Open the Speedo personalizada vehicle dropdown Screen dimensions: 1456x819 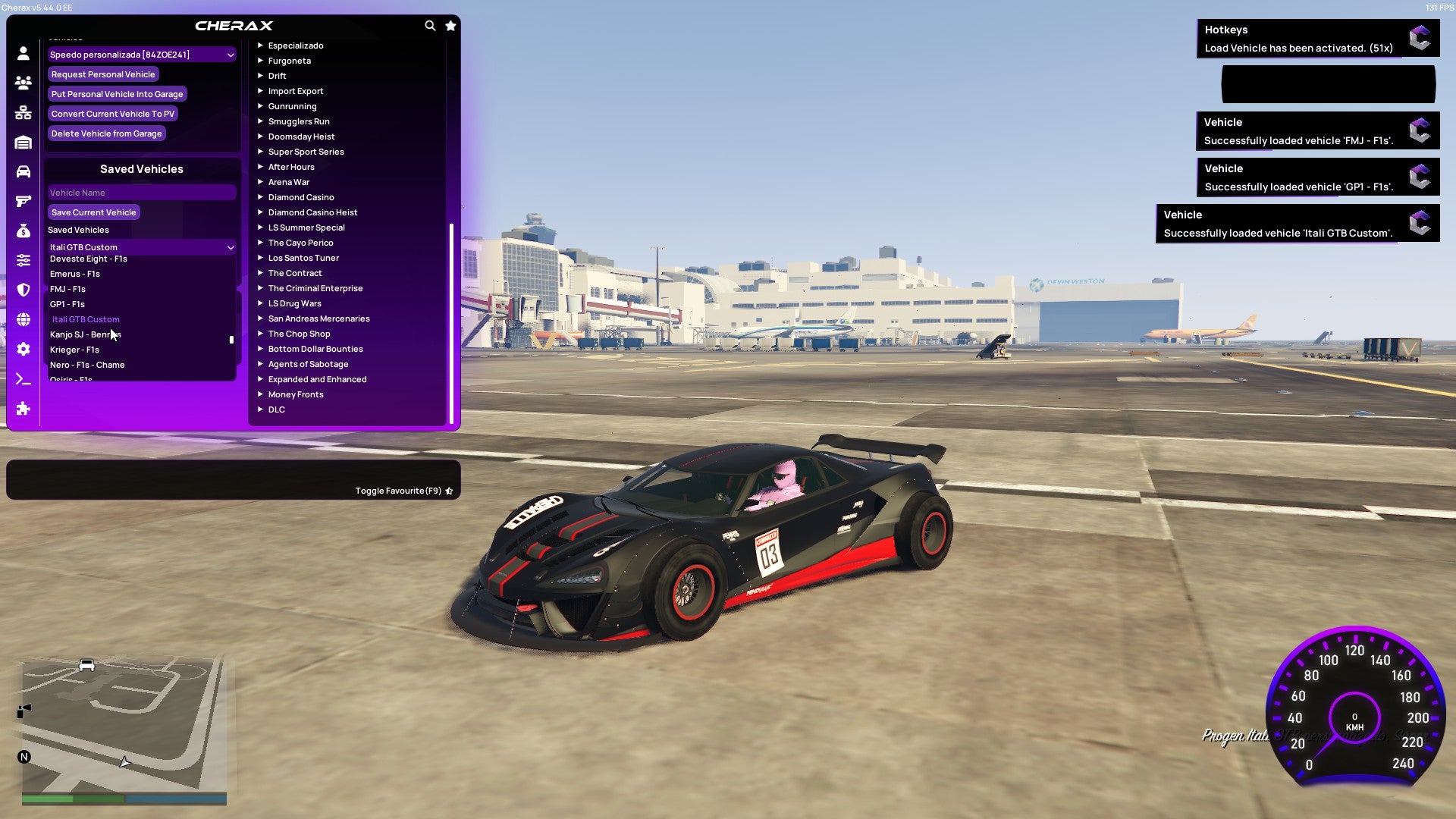pyautogui.click(x=141, y=54)
